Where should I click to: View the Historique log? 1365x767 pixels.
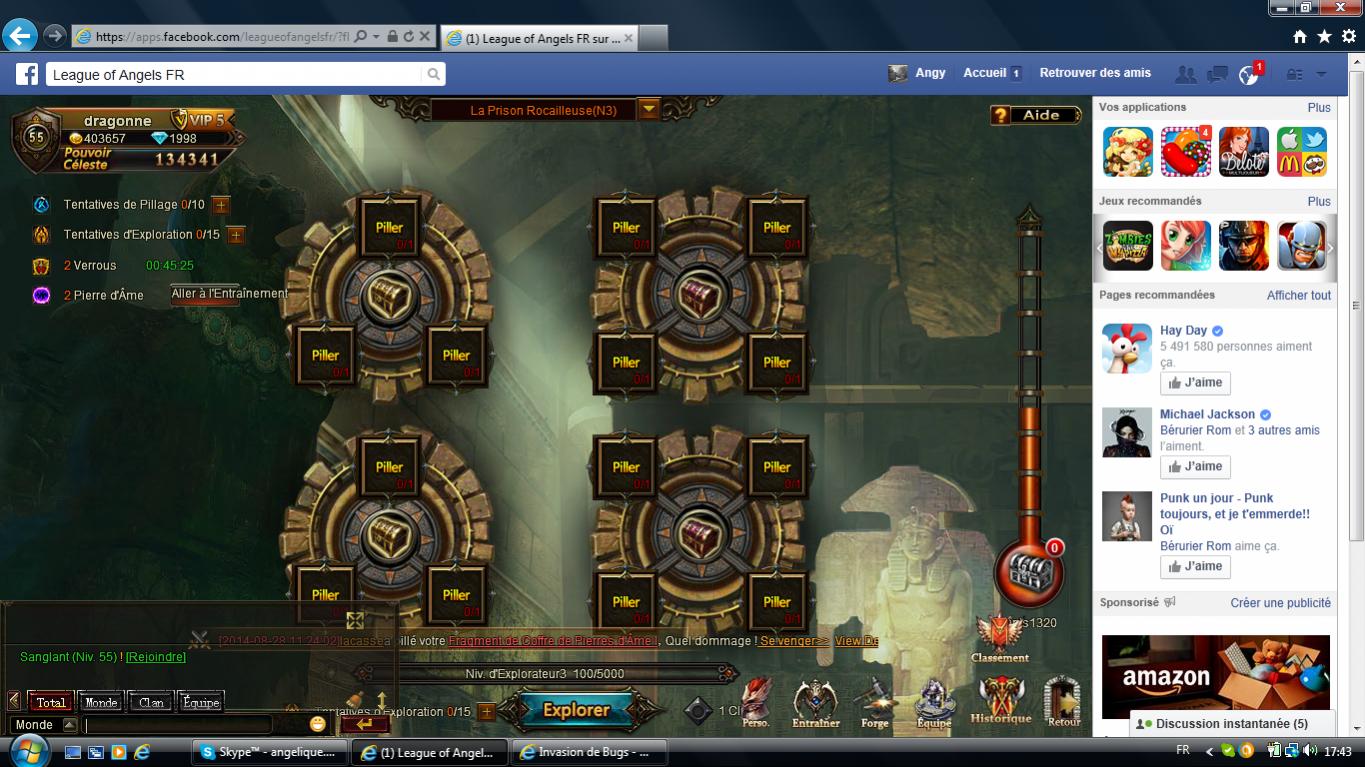point(1000,698)
